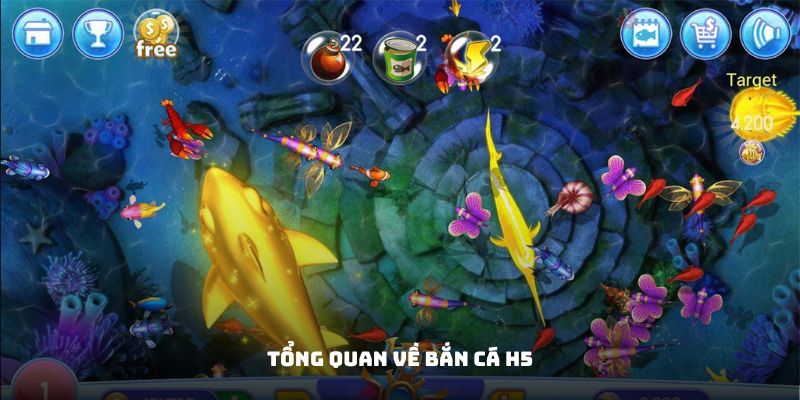Viewport: 800px width, 400px height.
Task: Claim the free coins bubble
Action: (x=155, y=34)
